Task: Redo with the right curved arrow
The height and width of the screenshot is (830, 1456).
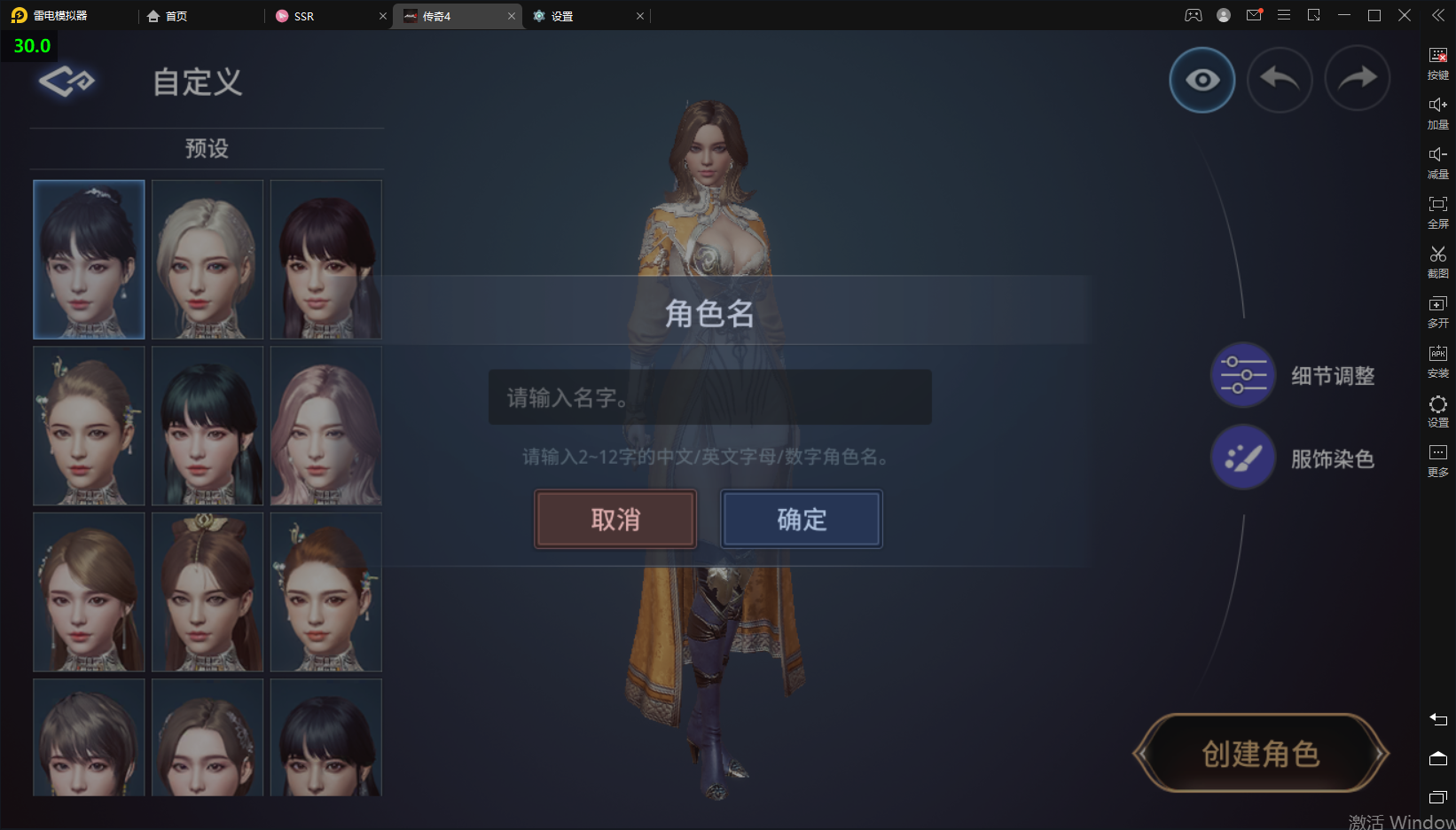Action: click(1357, 80)
